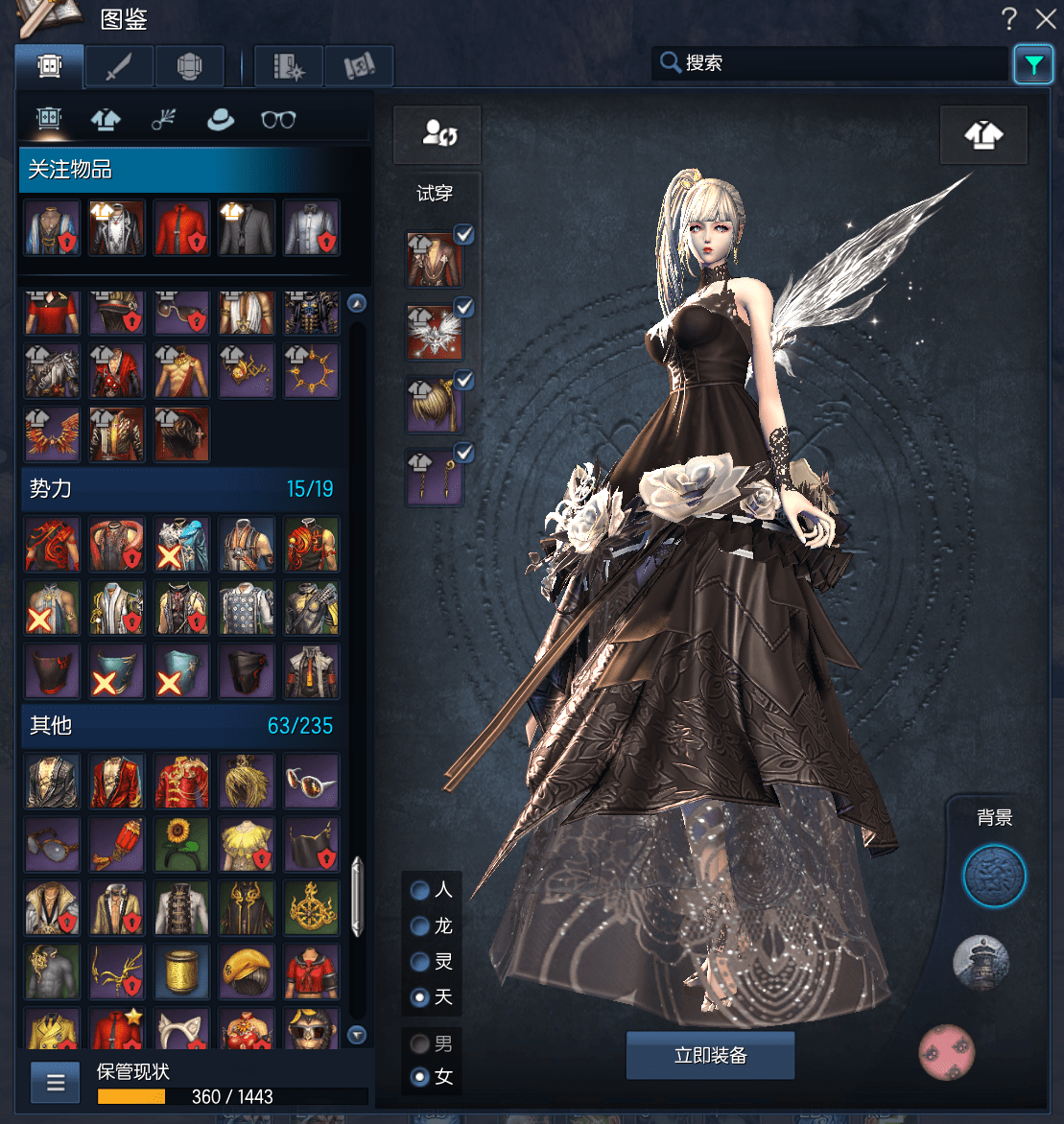This screenshot has height=1124, width=1064.
Task: Open the 保管现状 list menu button
Action: [56, 1083]
